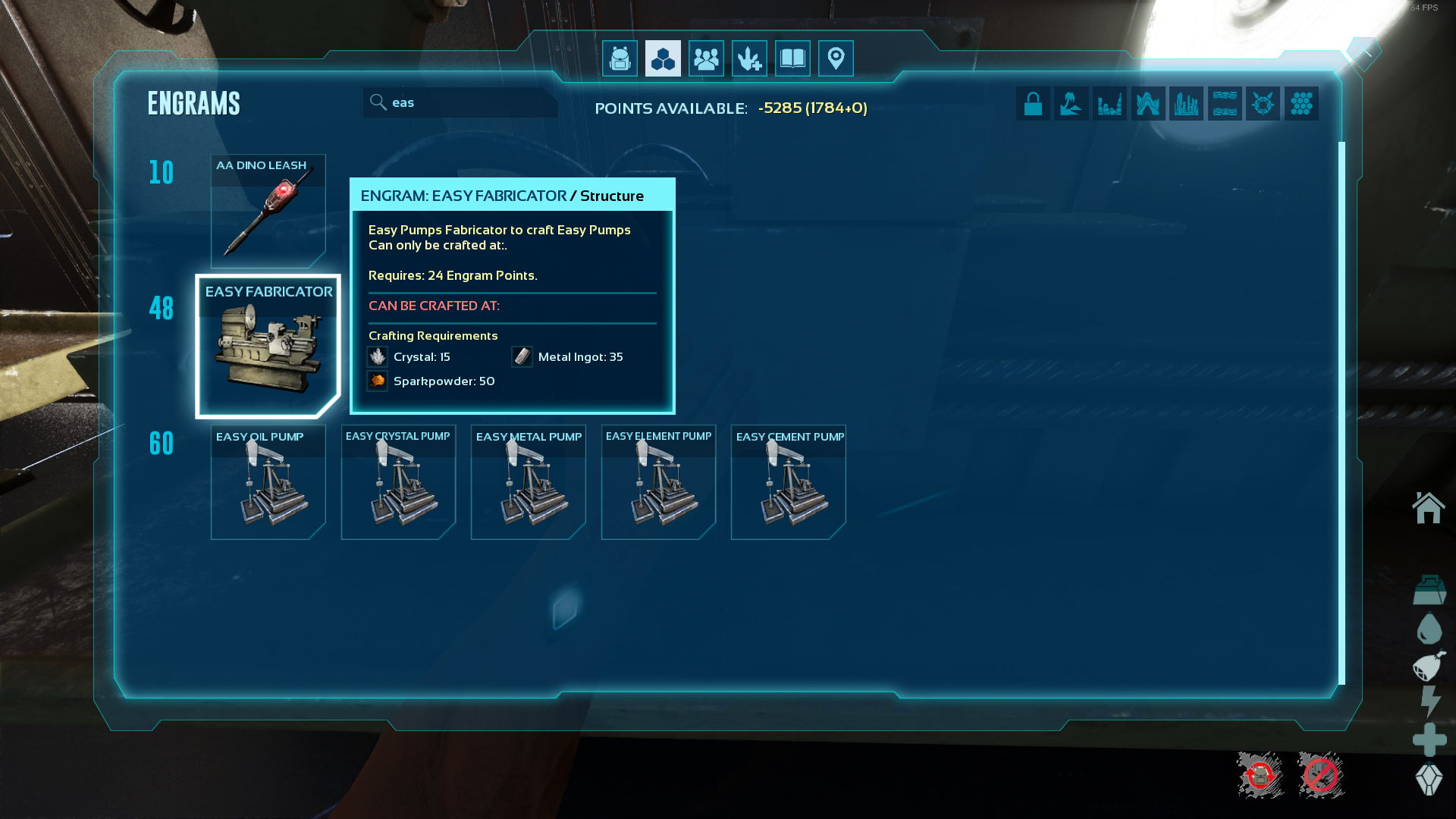Toggle the padlock engram filter
This screenshot has height=819, width=1456.
(x=1033, y=104)
